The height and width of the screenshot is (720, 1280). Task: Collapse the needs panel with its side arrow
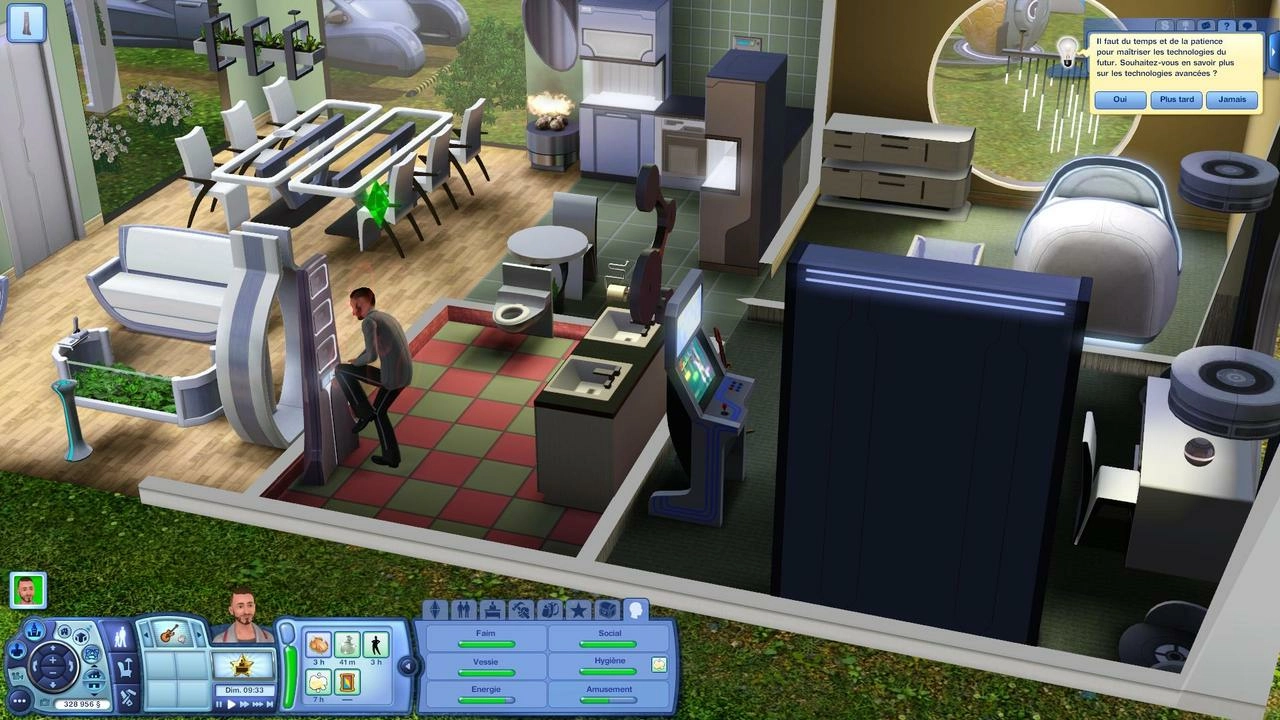point(407,665)
